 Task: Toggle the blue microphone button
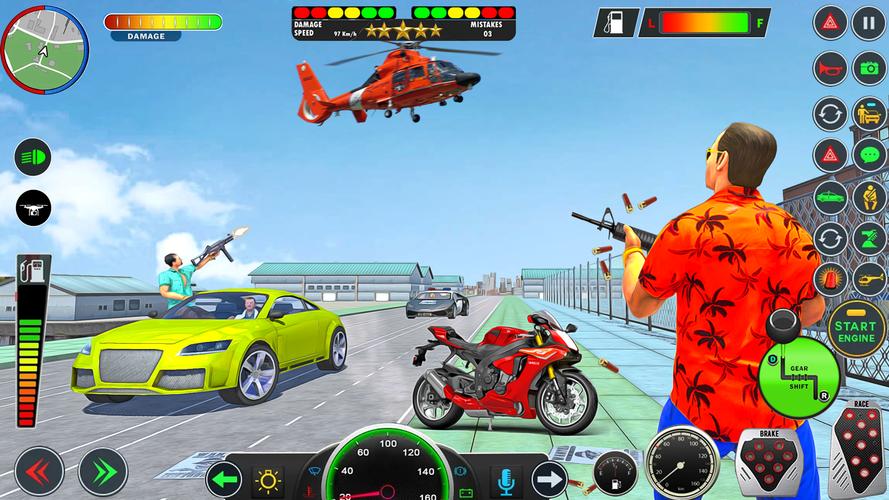506,480
